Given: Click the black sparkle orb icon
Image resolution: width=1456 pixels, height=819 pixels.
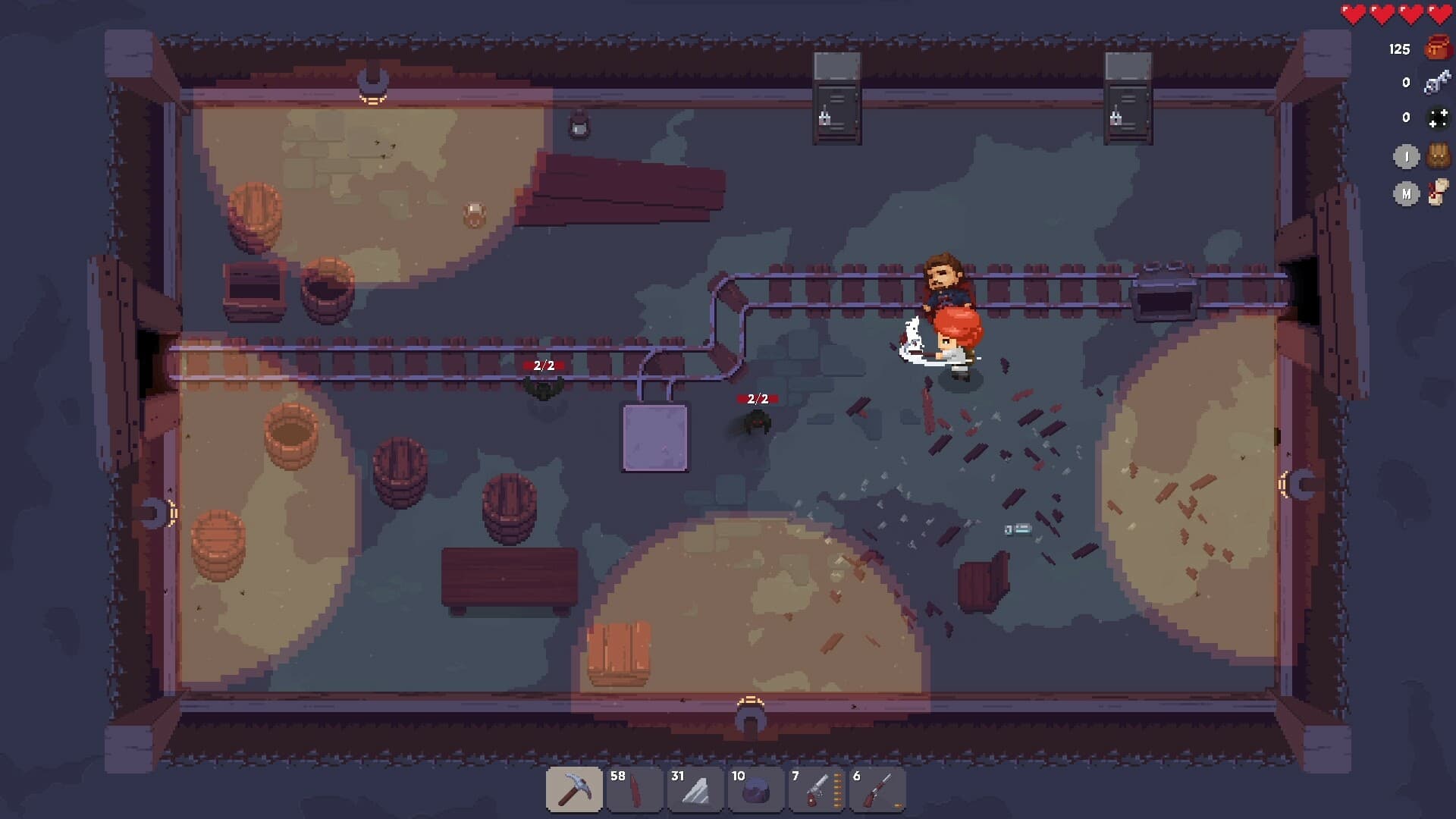Looking at the screenshot, I should (1438, 118).
